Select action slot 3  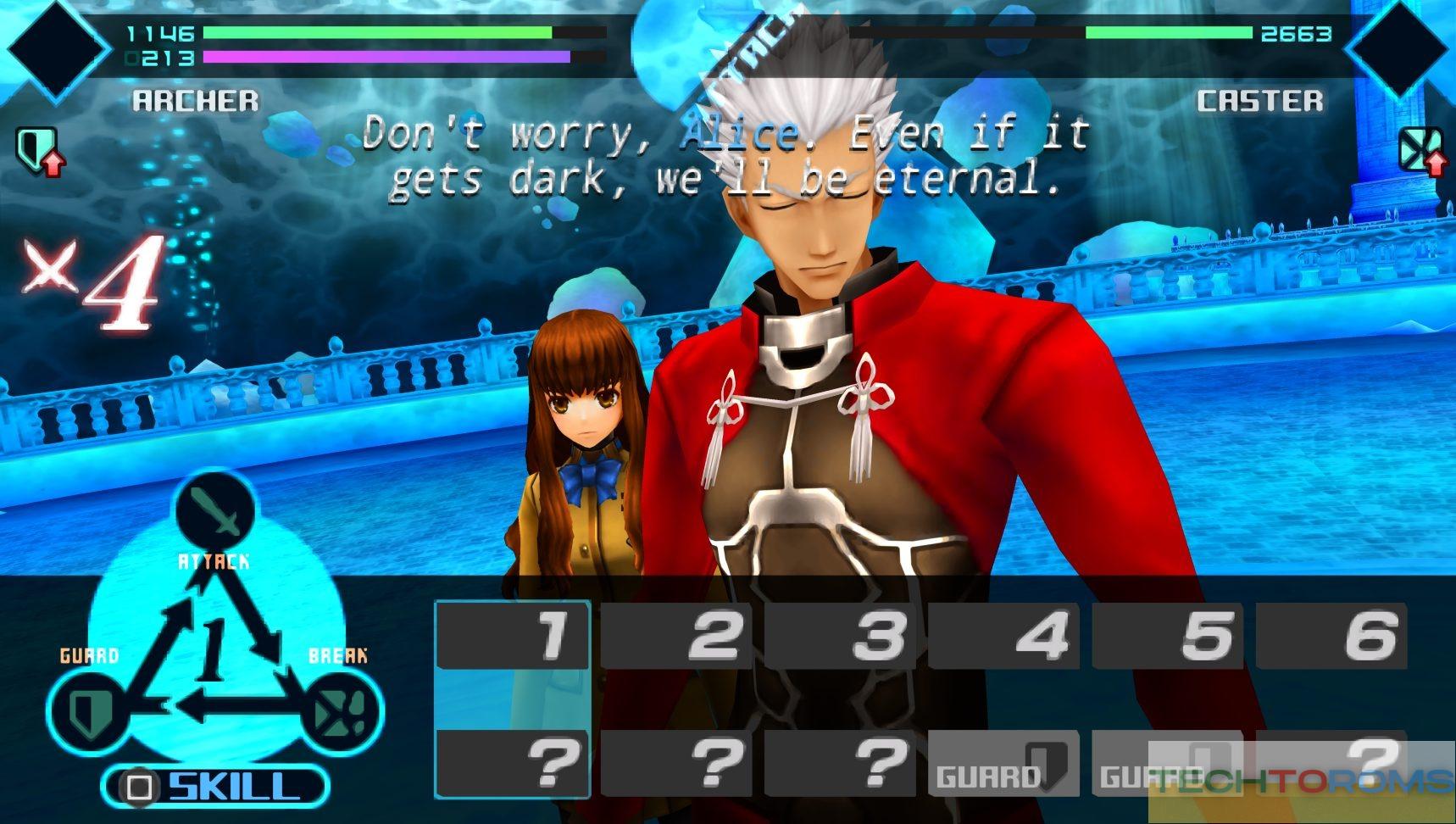click(x=841, y=634)
